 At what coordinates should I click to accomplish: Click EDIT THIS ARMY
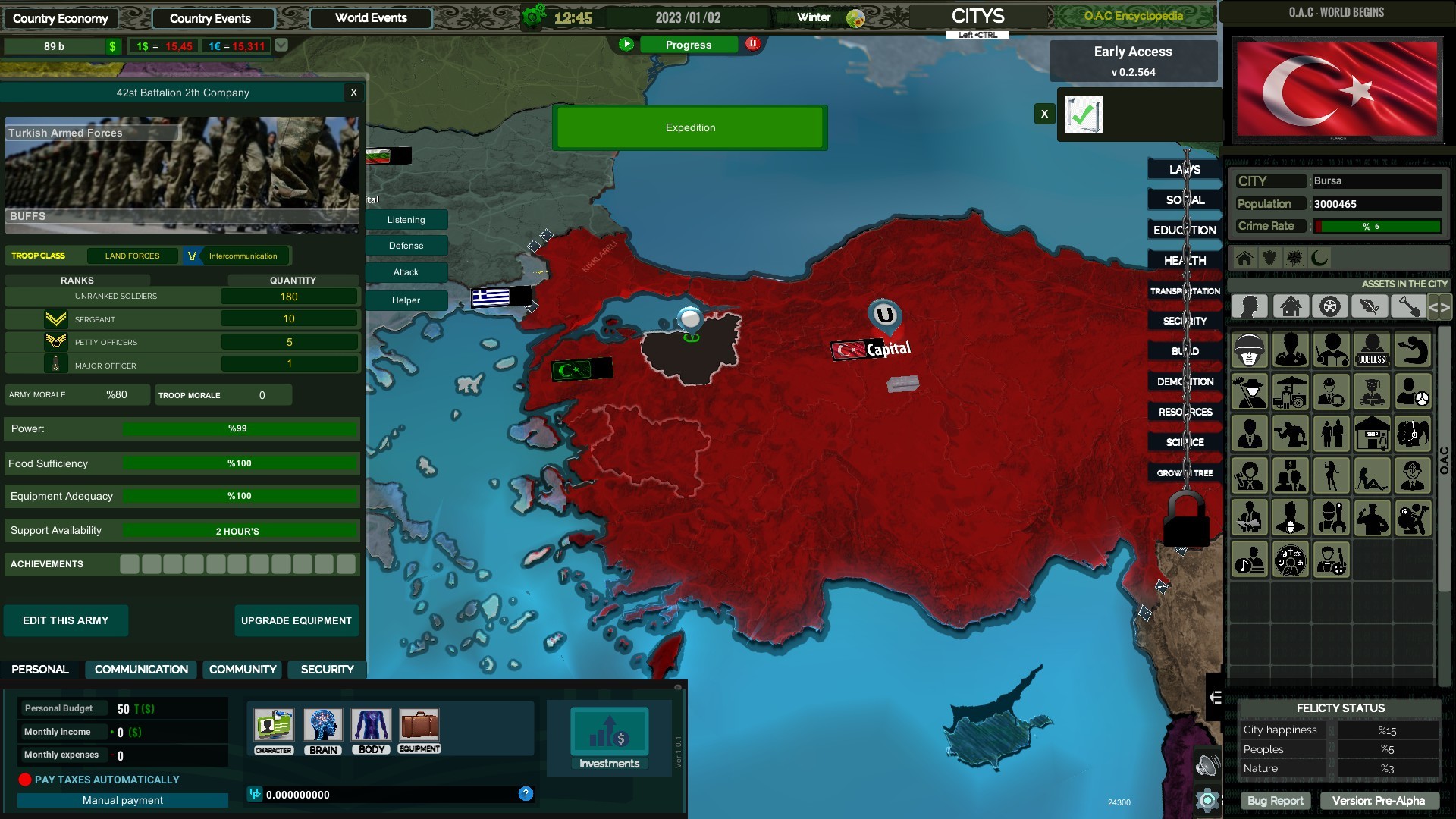(65, 620)
